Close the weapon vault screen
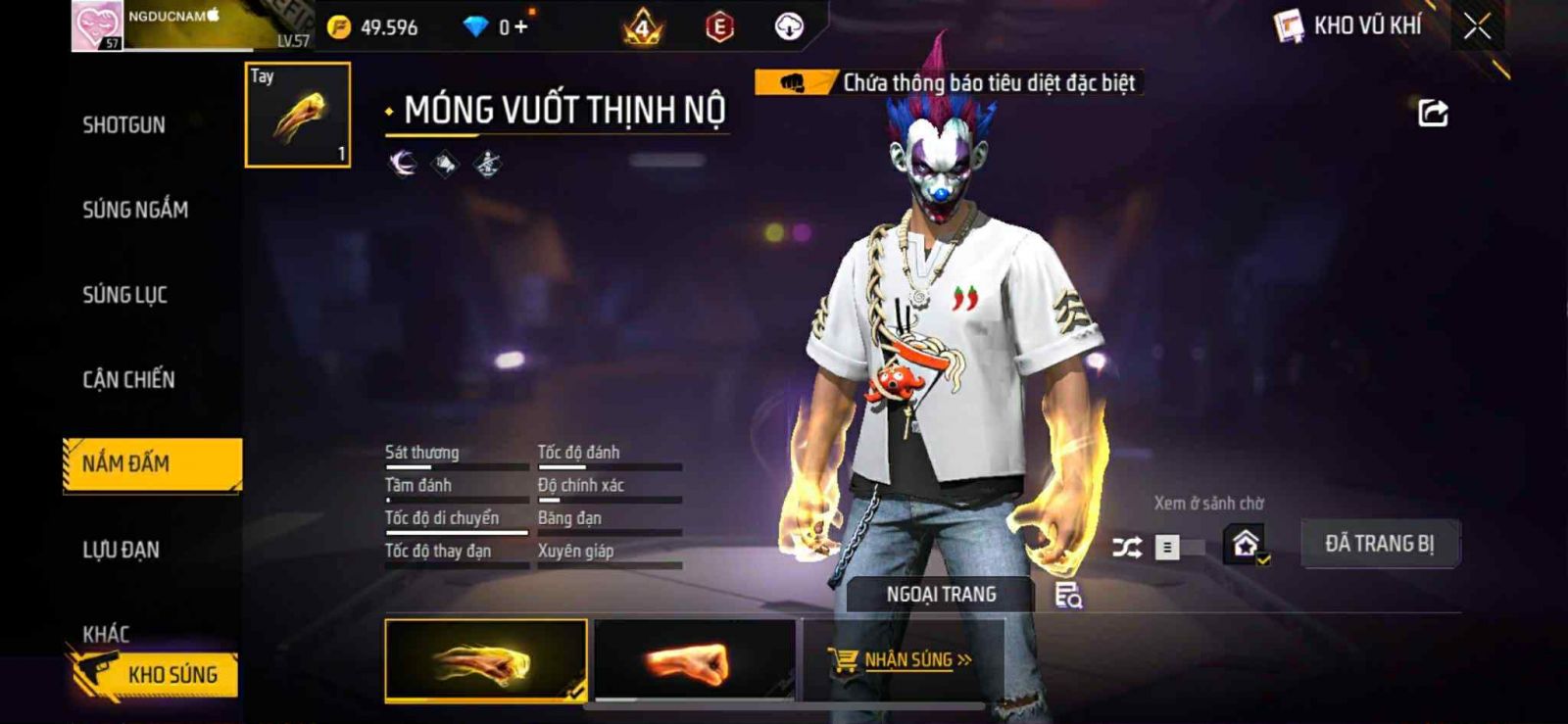This screenshot has height=724, width=1568. point(1477,26)
